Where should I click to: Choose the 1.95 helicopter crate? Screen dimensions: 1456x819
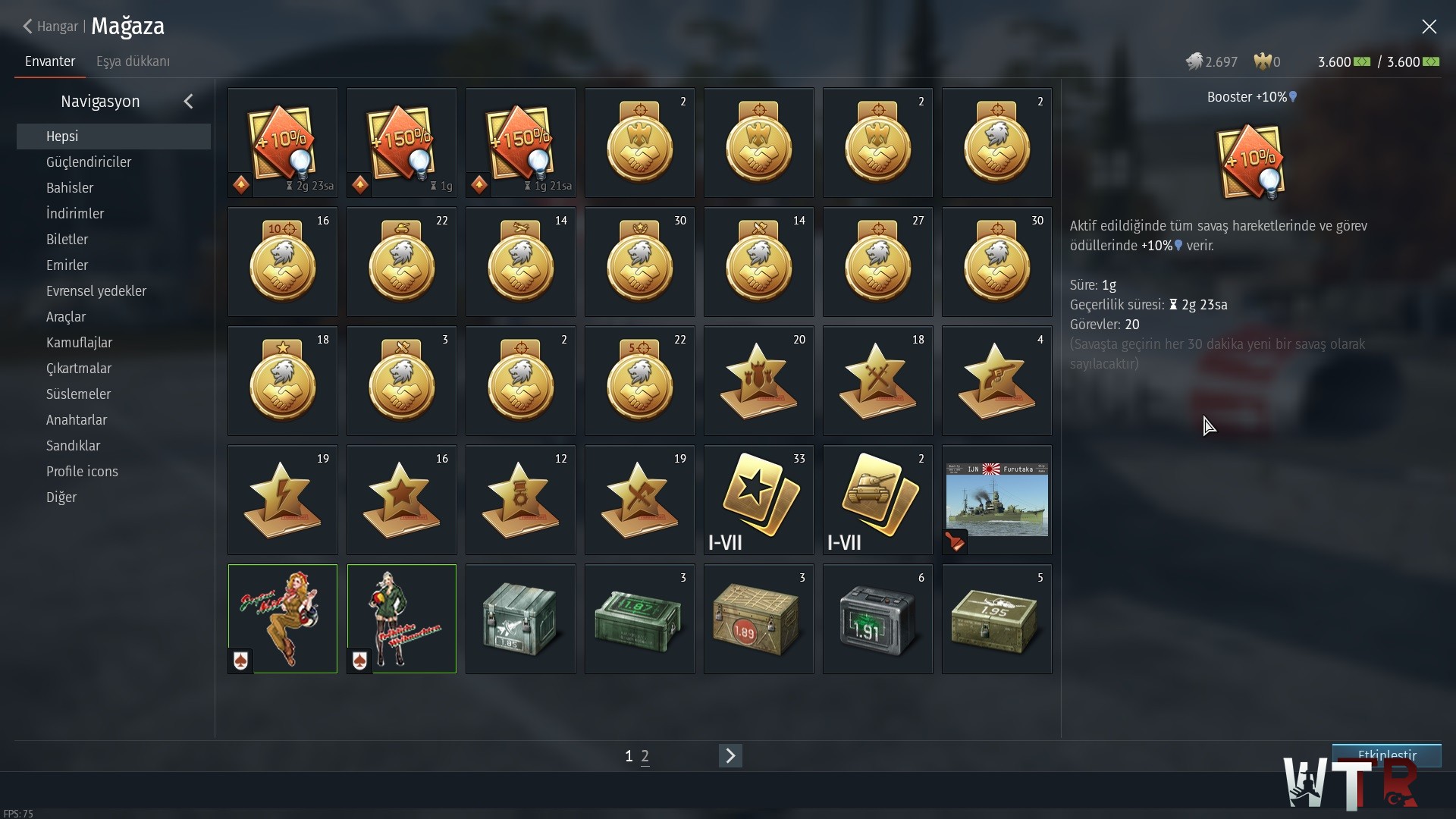point(996,619)
